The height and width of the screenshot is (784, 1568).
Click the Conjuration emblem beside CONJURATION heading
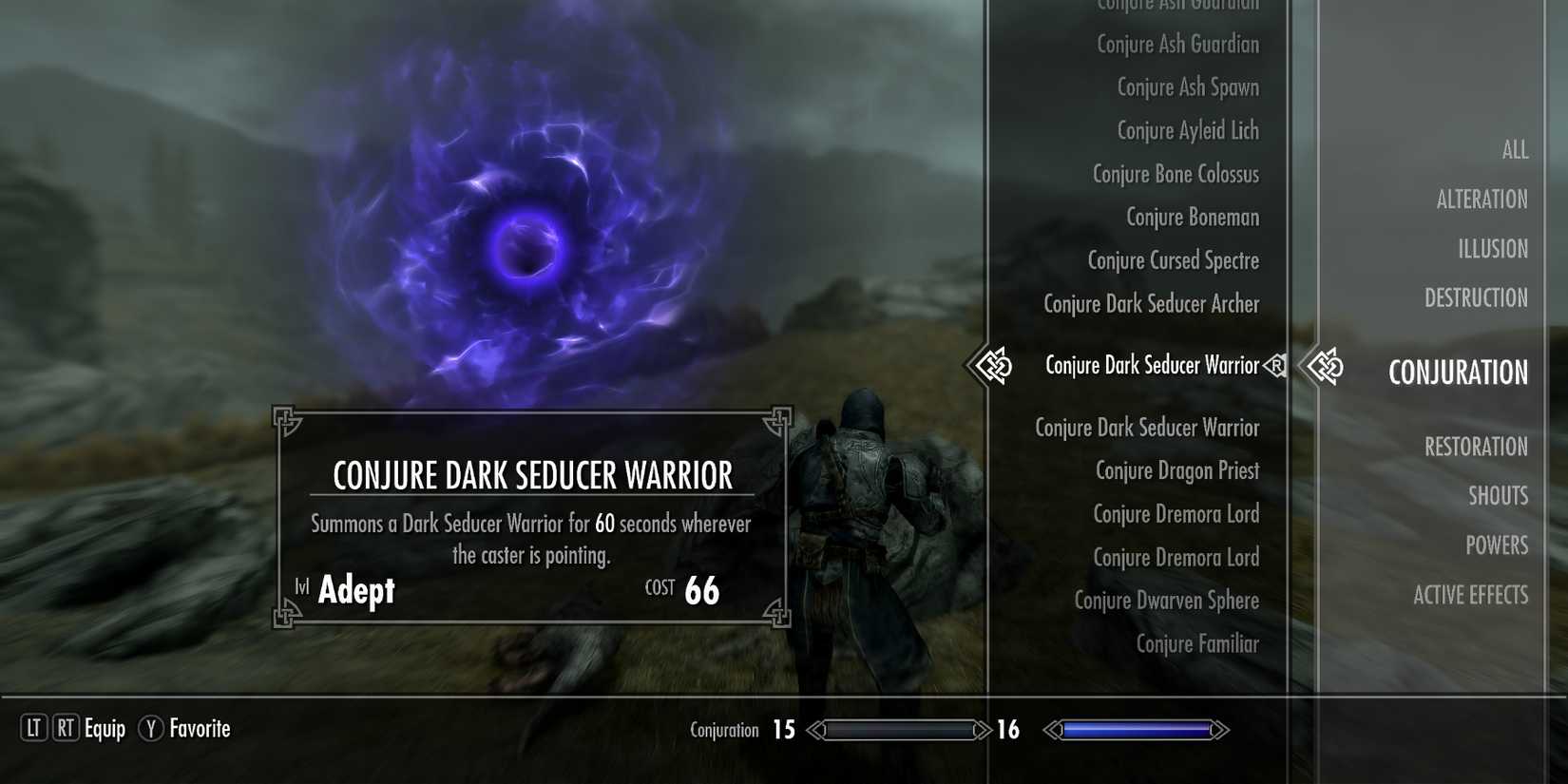click(x=1327, y=366)
